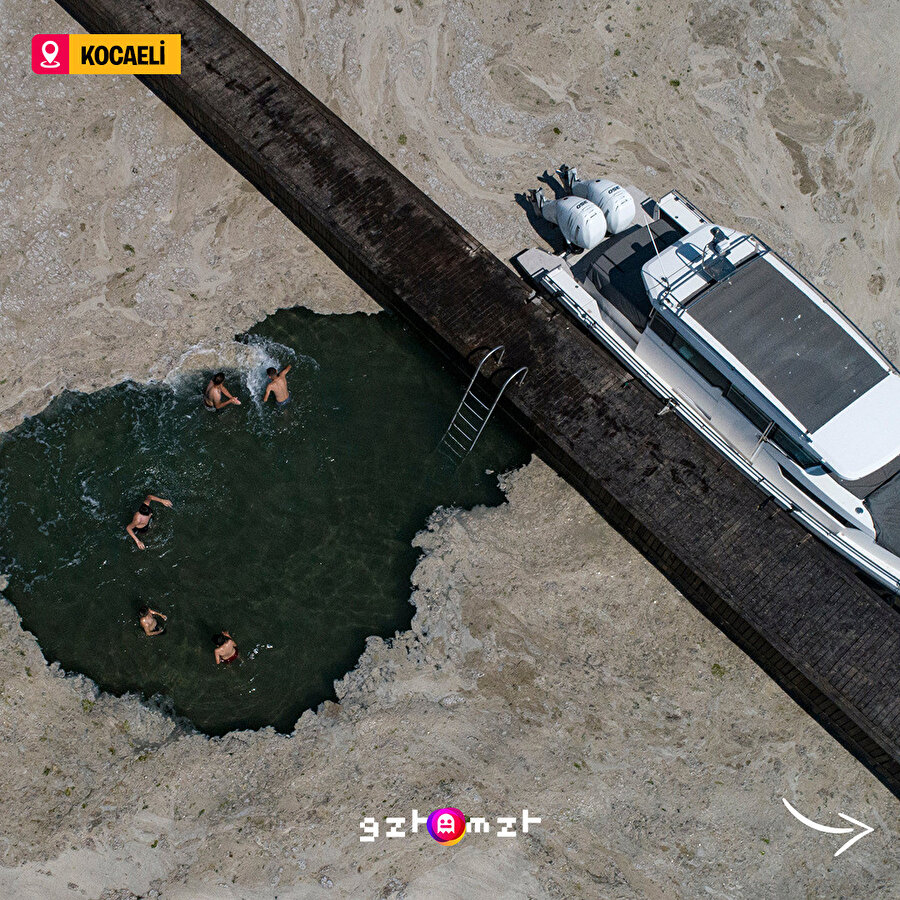
Task: Go to next slide with the white arrow
Action: tap(829, 827)
